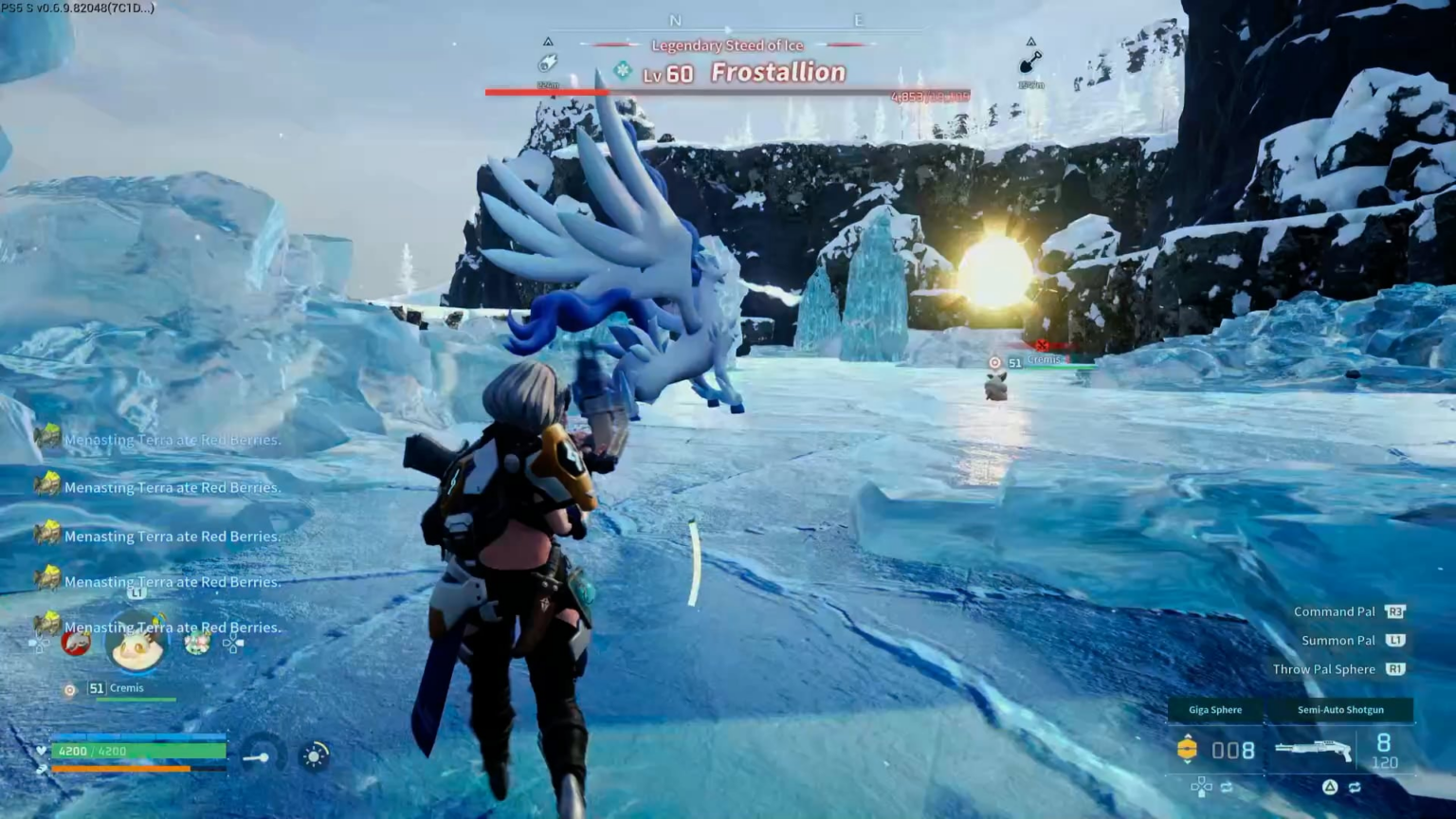
Task: Choose the green and pink pal portrait
Action: click(x=197, y=644)
